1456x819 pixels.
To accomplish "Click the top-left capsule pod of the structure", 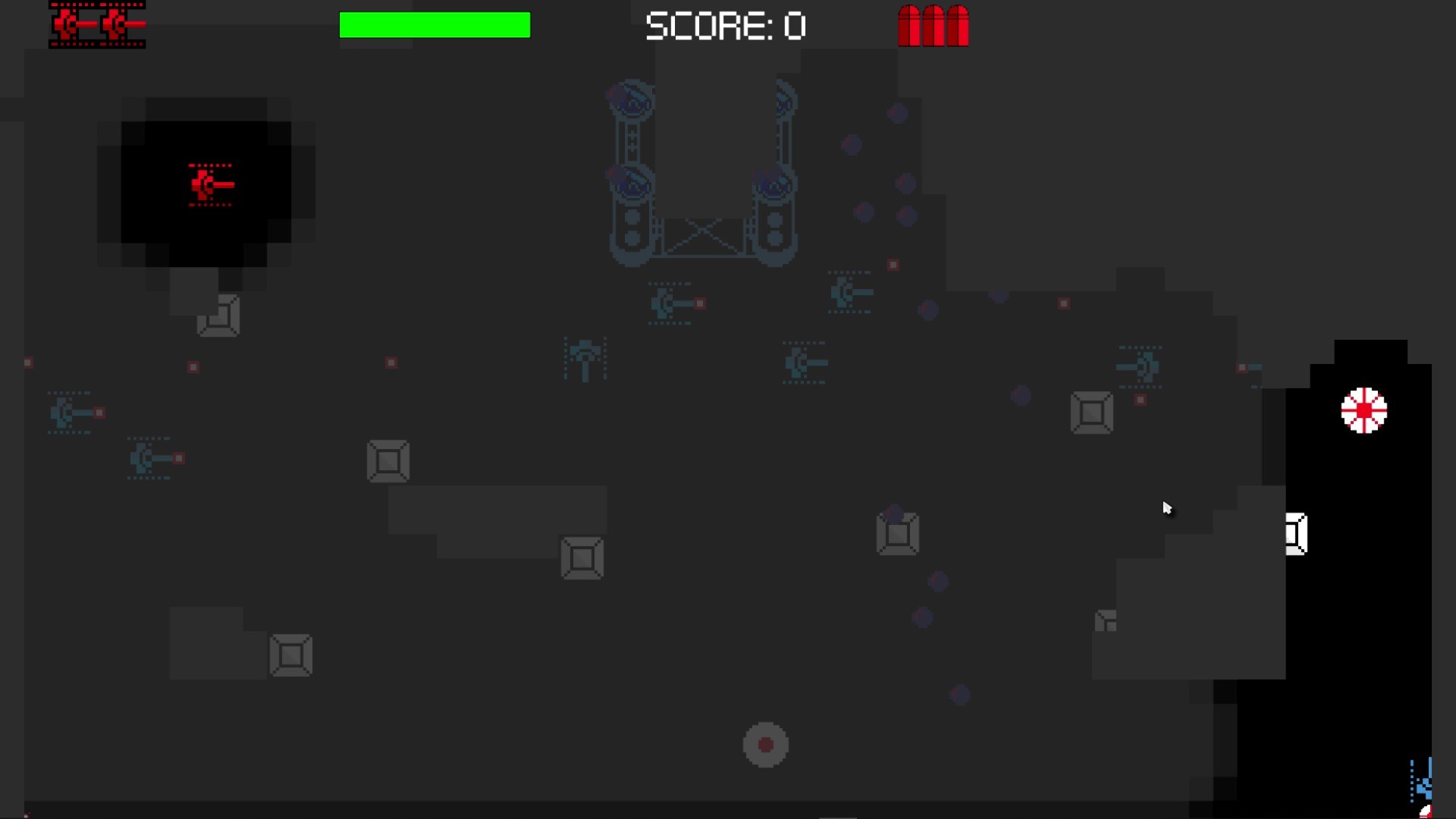I will (632, 99).
